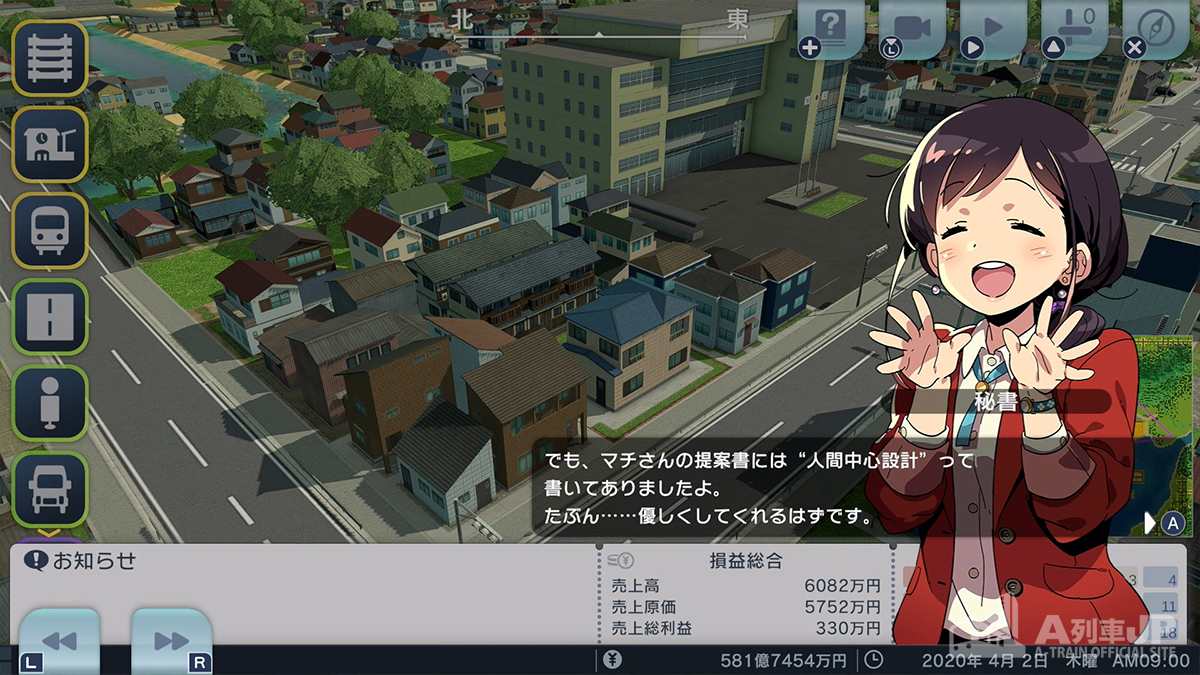The width and height of the screenshot is (1200, 675).
Task: Toggle the height level indicator button
Action: tap(1075, 28)
